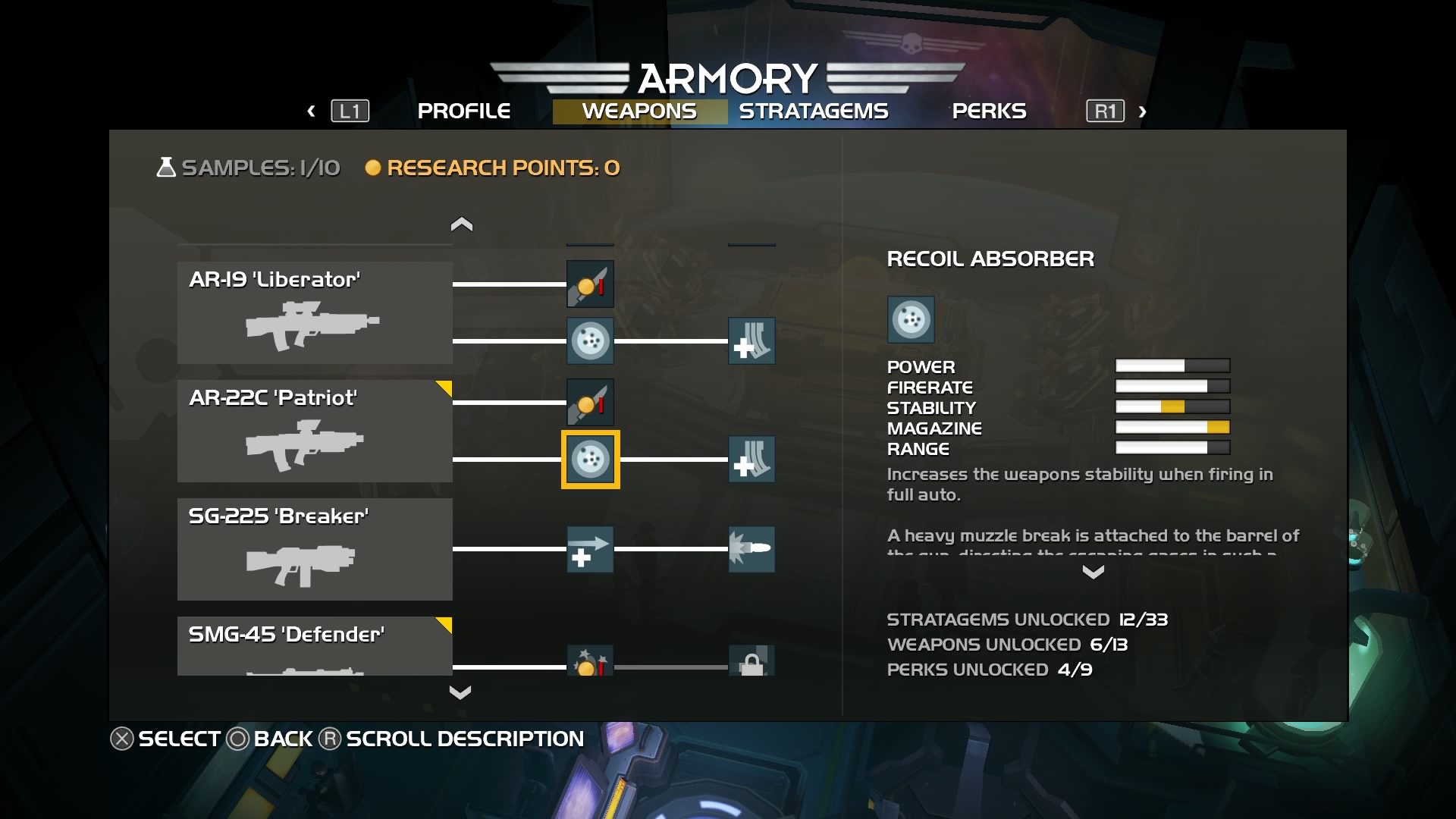Pick the SMG-45 'Defender' weapon
The width and height of the screenshot is (1456, 819).
tap(315, 645)
